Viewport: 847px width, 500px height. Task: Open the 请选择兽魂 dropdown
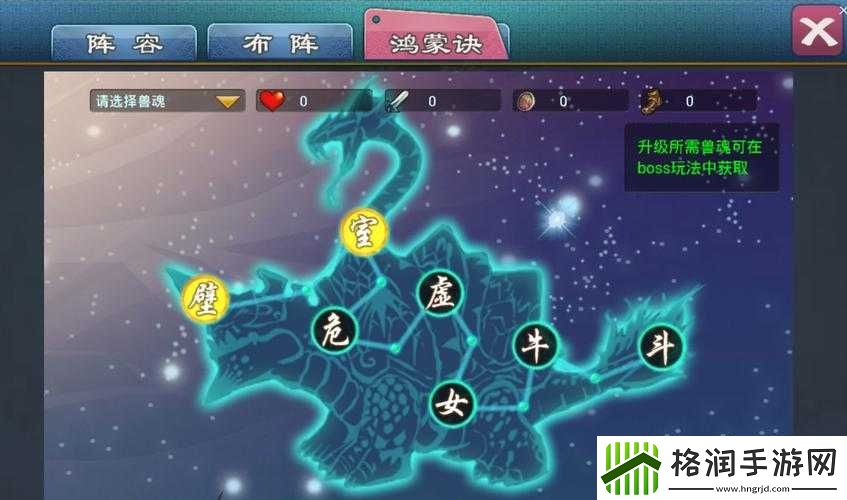tap(166, 101)
